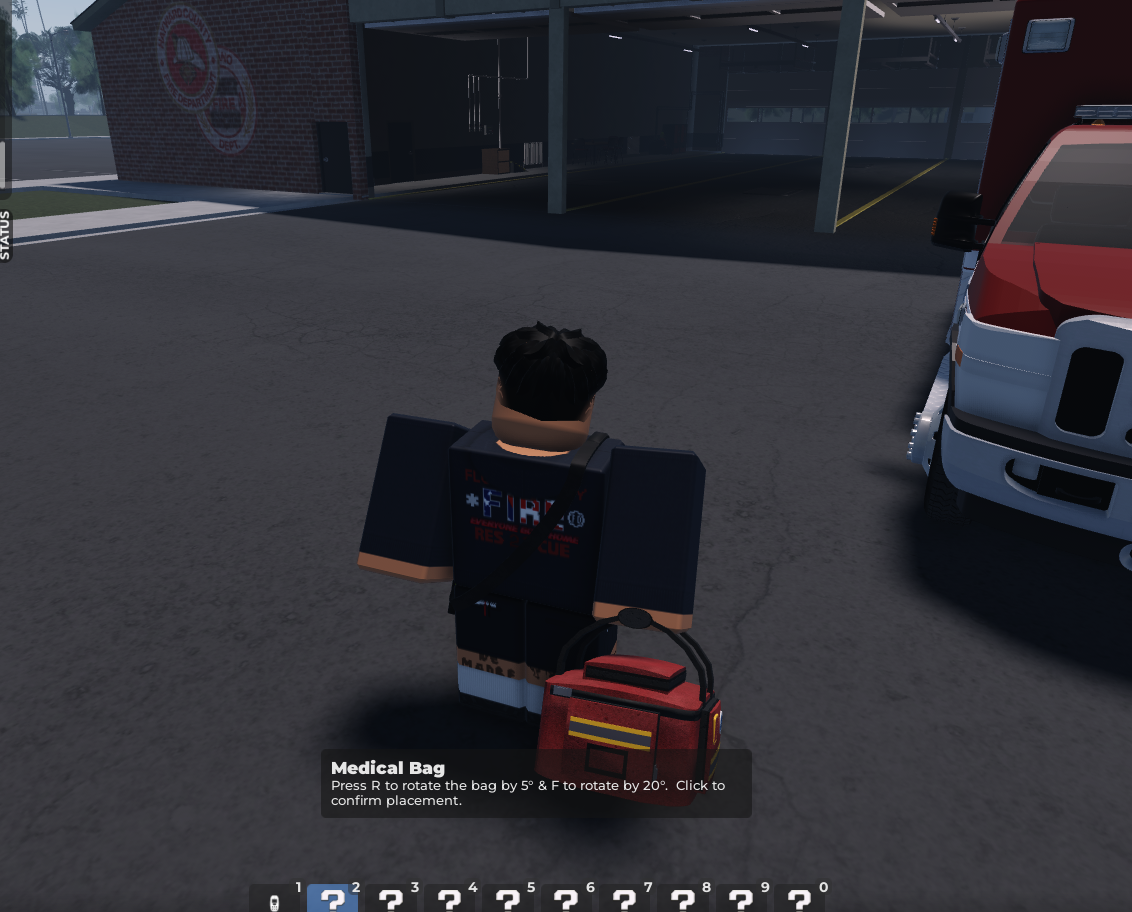Equip the item in hotbar slot 9
Image resolution: width=1132 pixels, height=912 pixels.
tap(741, 899)
